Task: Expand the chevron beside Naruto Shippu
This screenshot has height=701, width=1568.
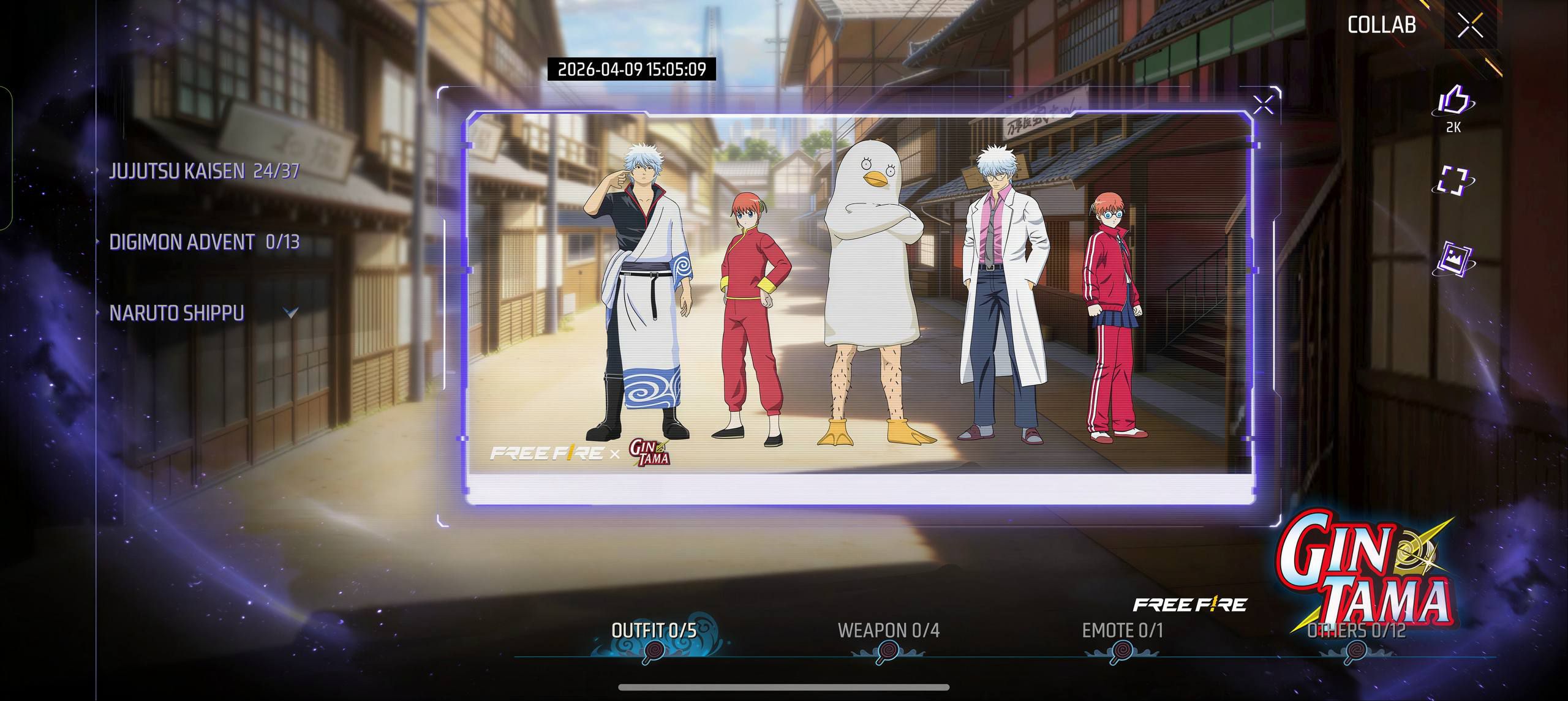Action: click(292, 313)
